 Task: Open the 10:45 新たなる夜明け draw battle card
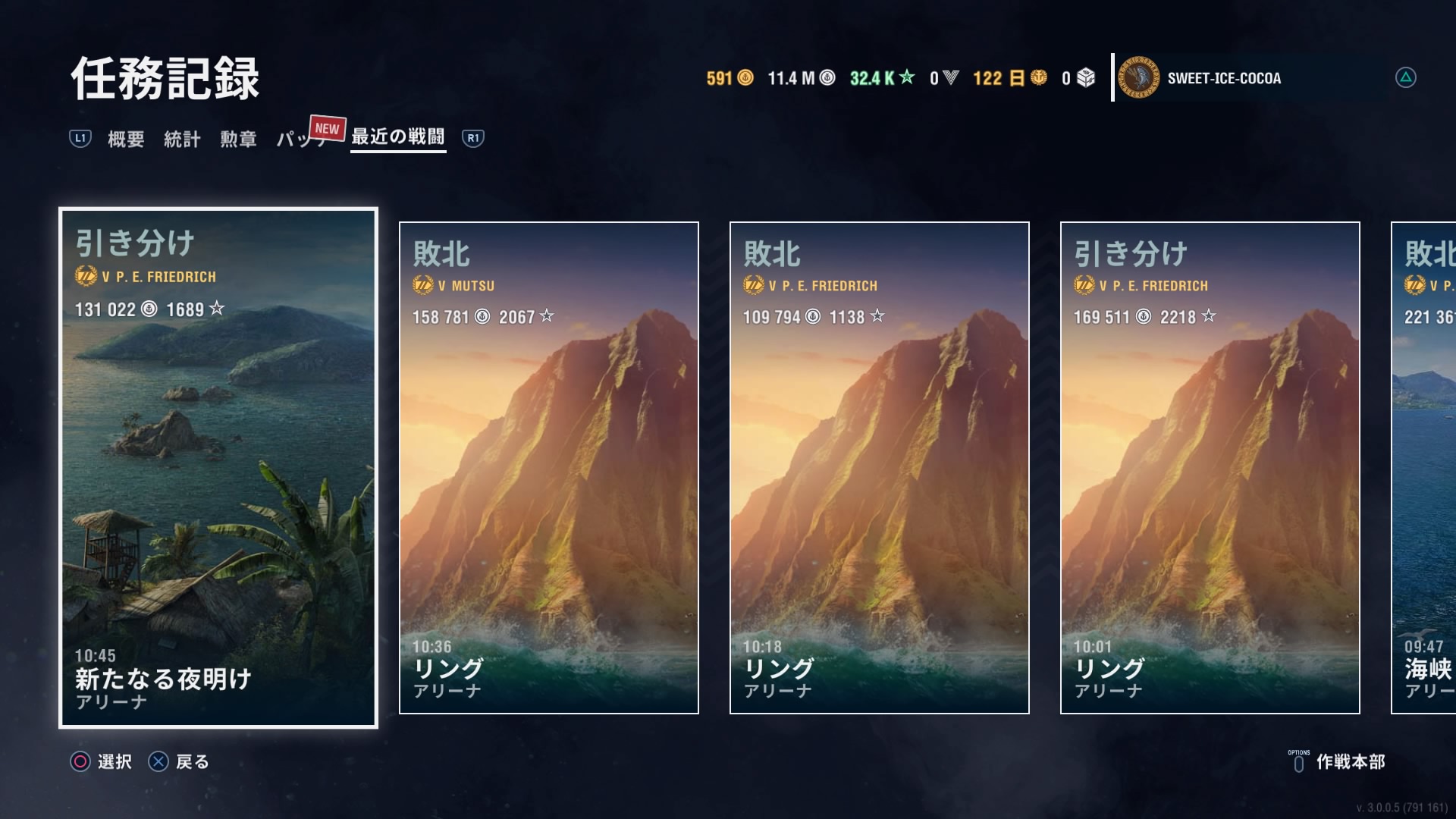(x=218, y=467)
